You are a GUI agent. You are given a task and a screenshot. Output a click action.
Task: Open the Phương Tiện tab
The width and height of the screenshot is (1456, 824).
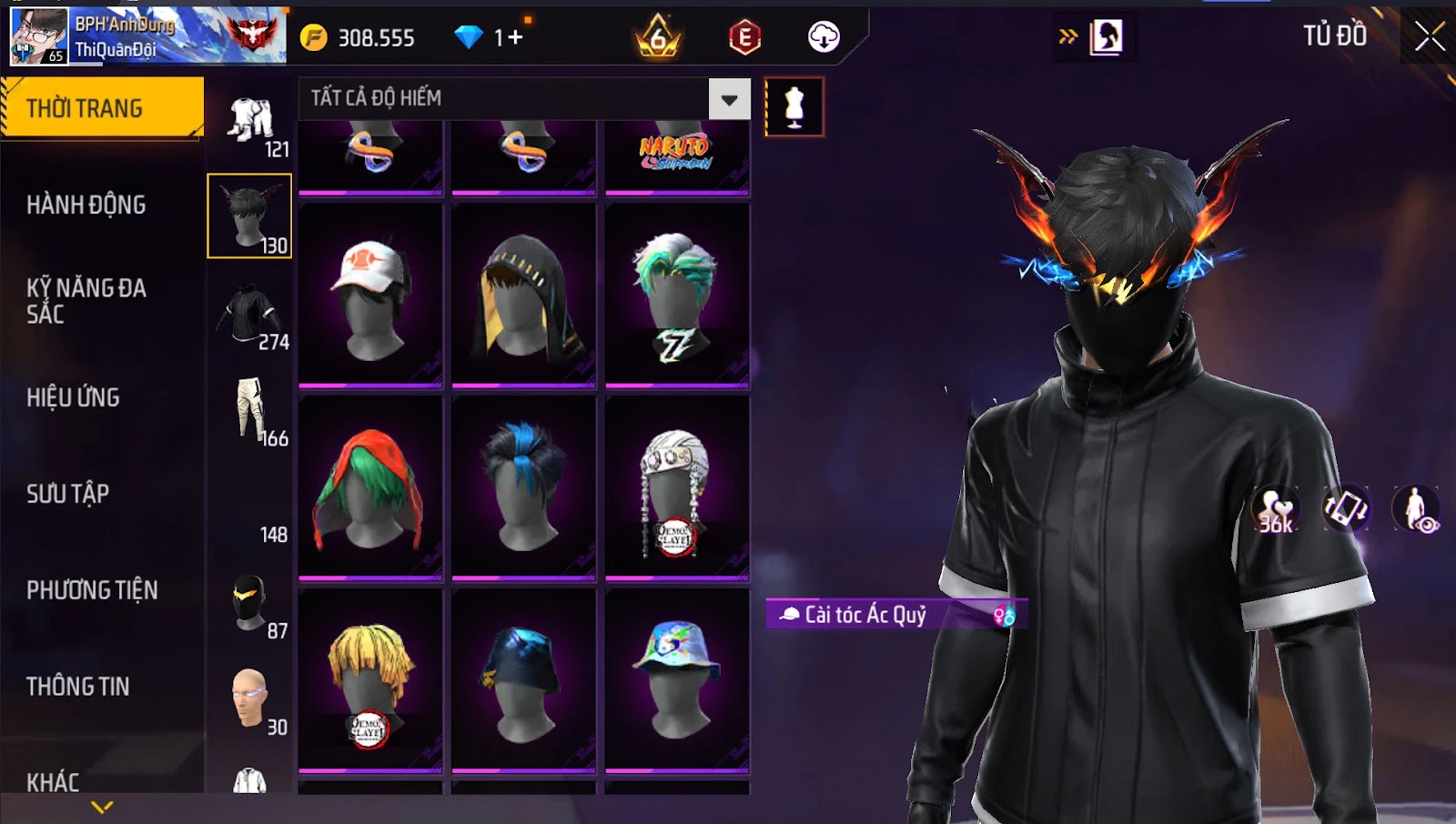click(92, 590)
